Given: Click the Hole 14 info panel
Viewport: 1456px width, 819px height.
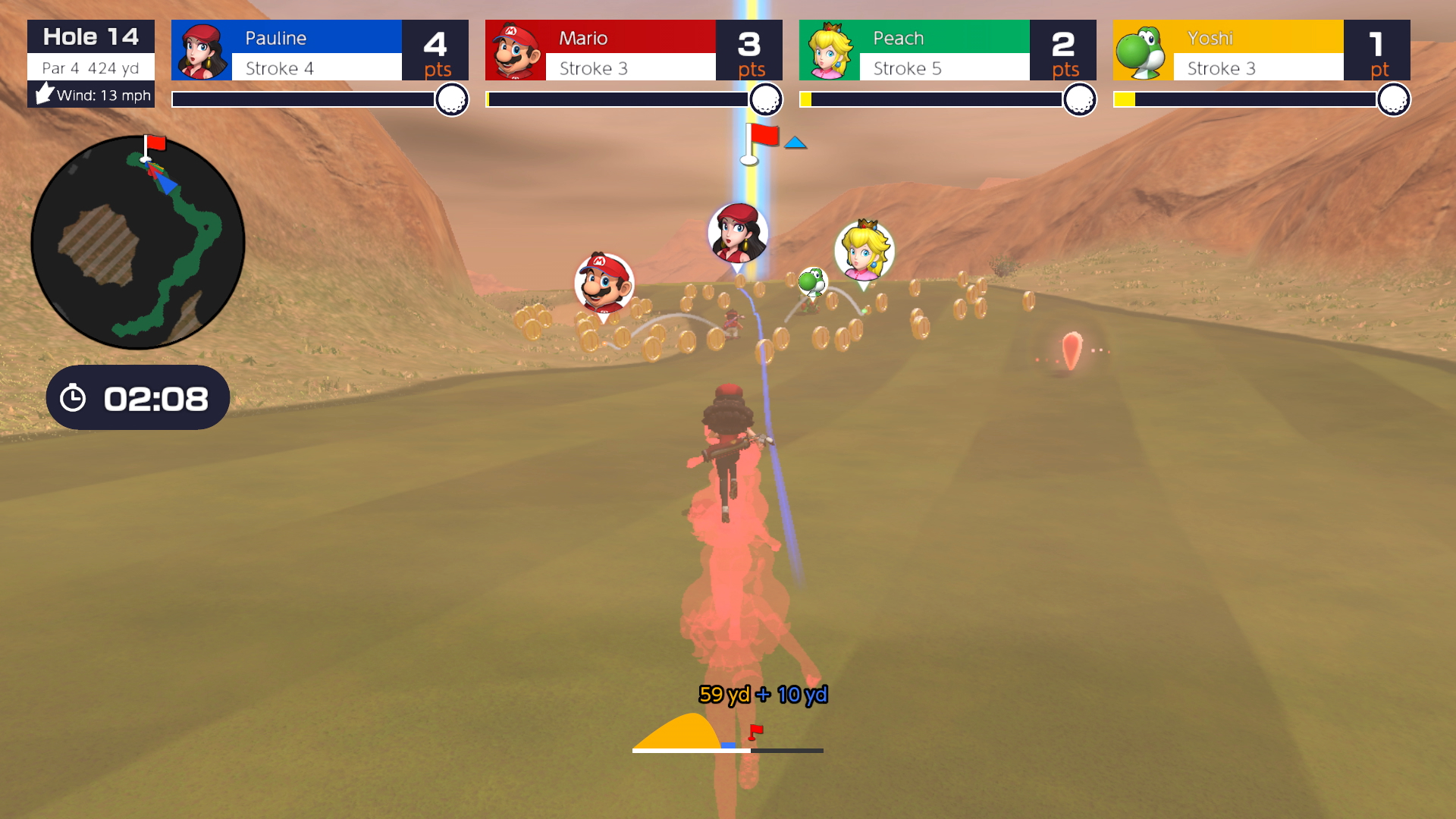Looking at the screenshot, I should click(91, 64).
